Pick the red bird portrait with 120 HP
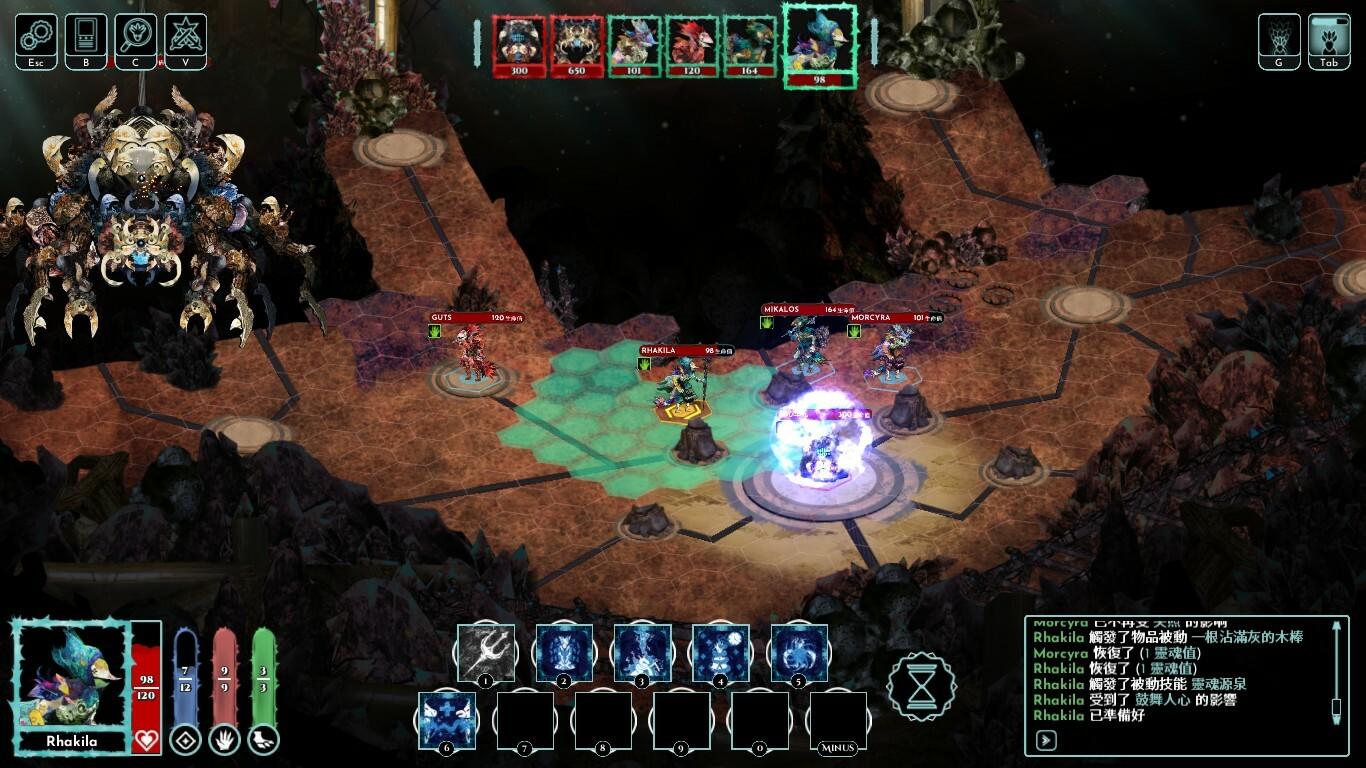1366x768 pixels. click(x=692, y=45)
